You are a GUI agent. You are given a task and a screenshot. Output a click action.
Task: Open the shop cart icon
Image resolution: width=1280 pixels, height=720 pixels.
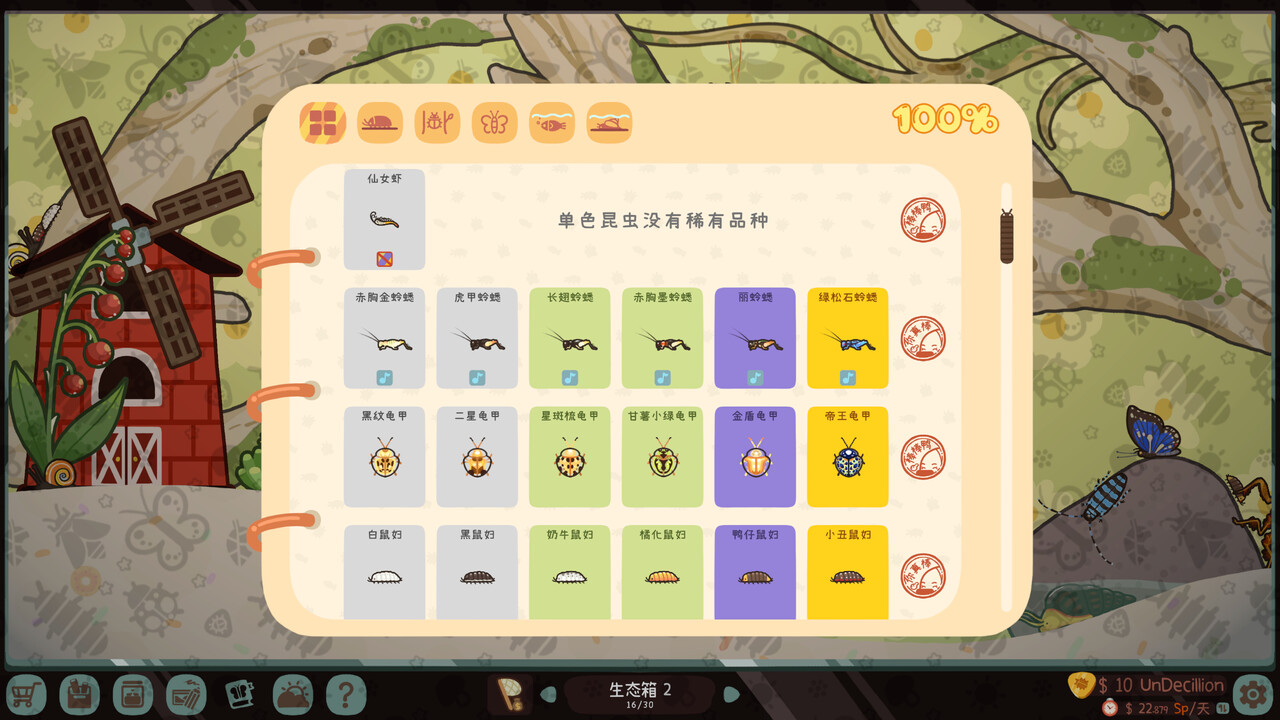click(x=27, y=694)
